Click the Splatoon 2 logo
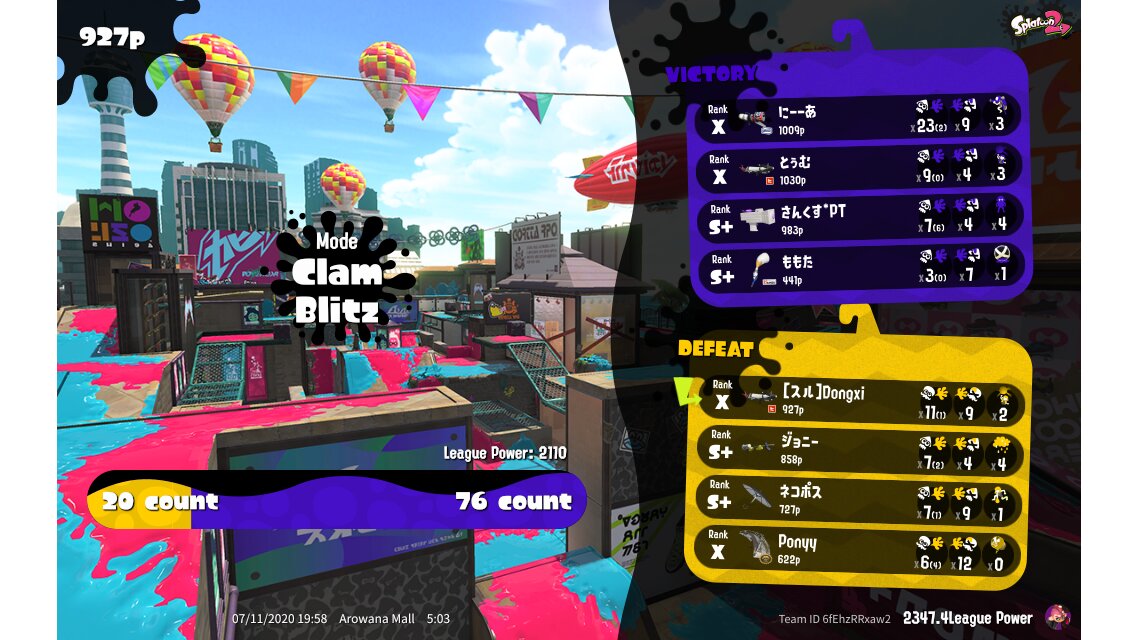This screenshot has height=640, width=1138. 1040,24
